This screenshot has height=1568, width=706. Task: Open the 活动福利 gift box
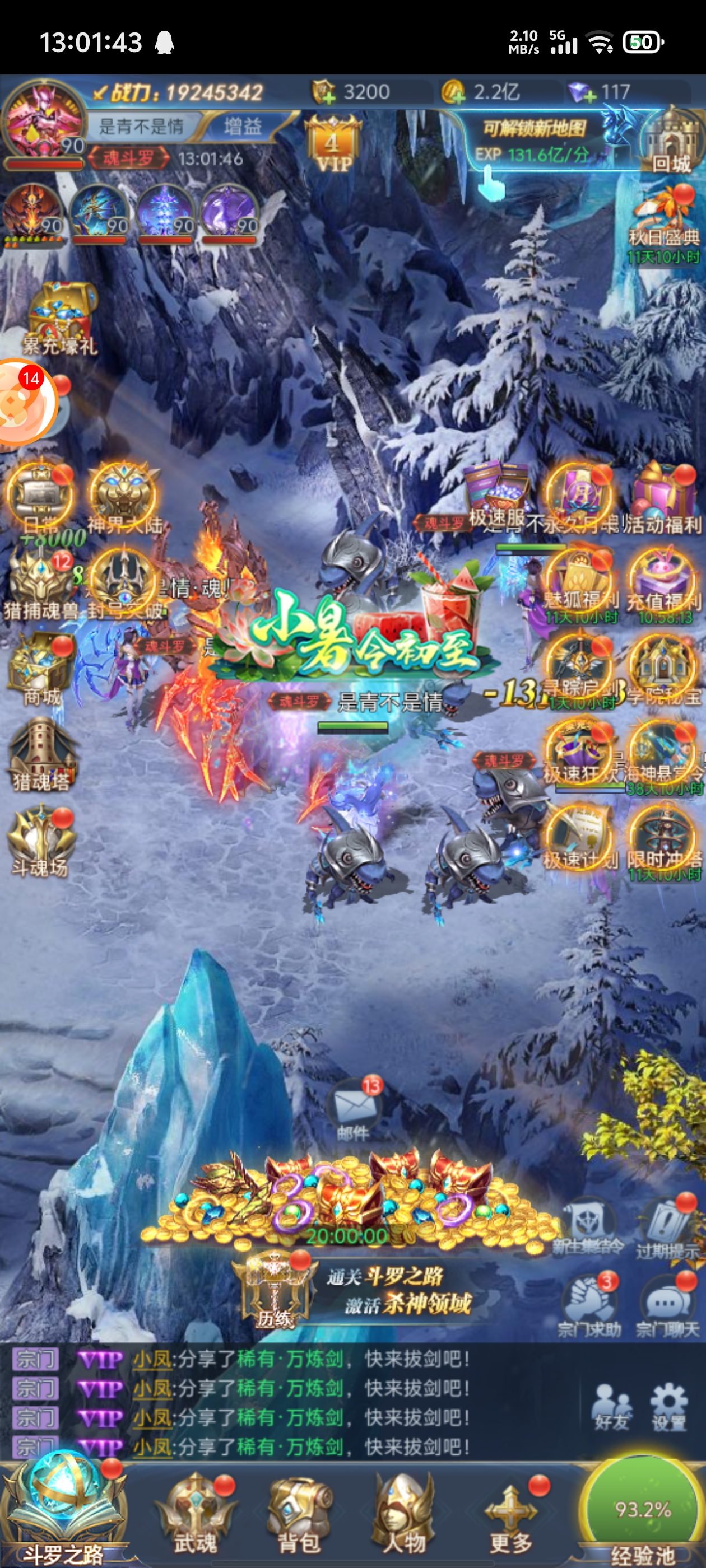(x=663, y=496)
